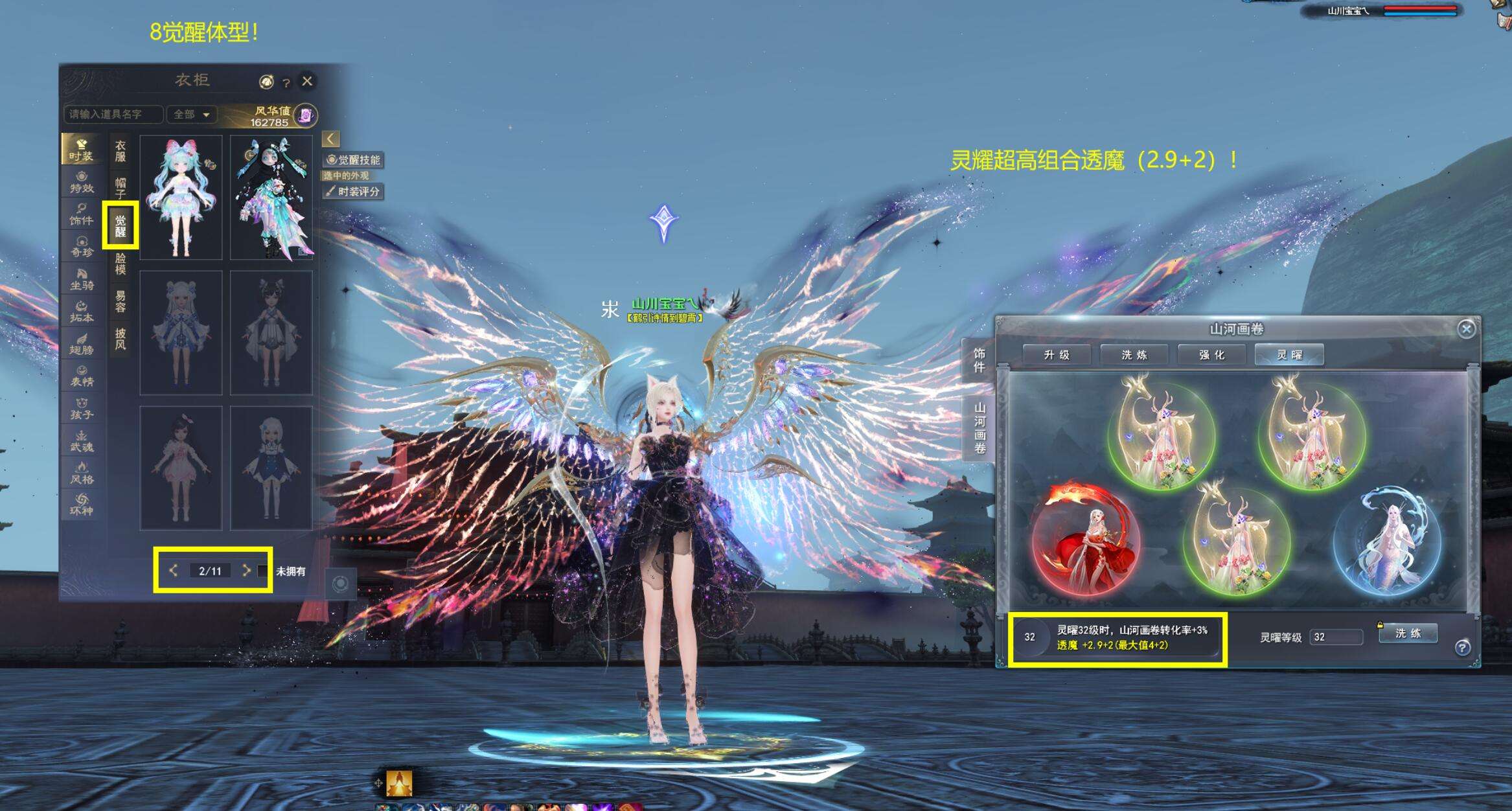Select the pink-bow twin-tail awakening outfit
This screenshot has height=811, width=1512.
[x=181, y=198]
